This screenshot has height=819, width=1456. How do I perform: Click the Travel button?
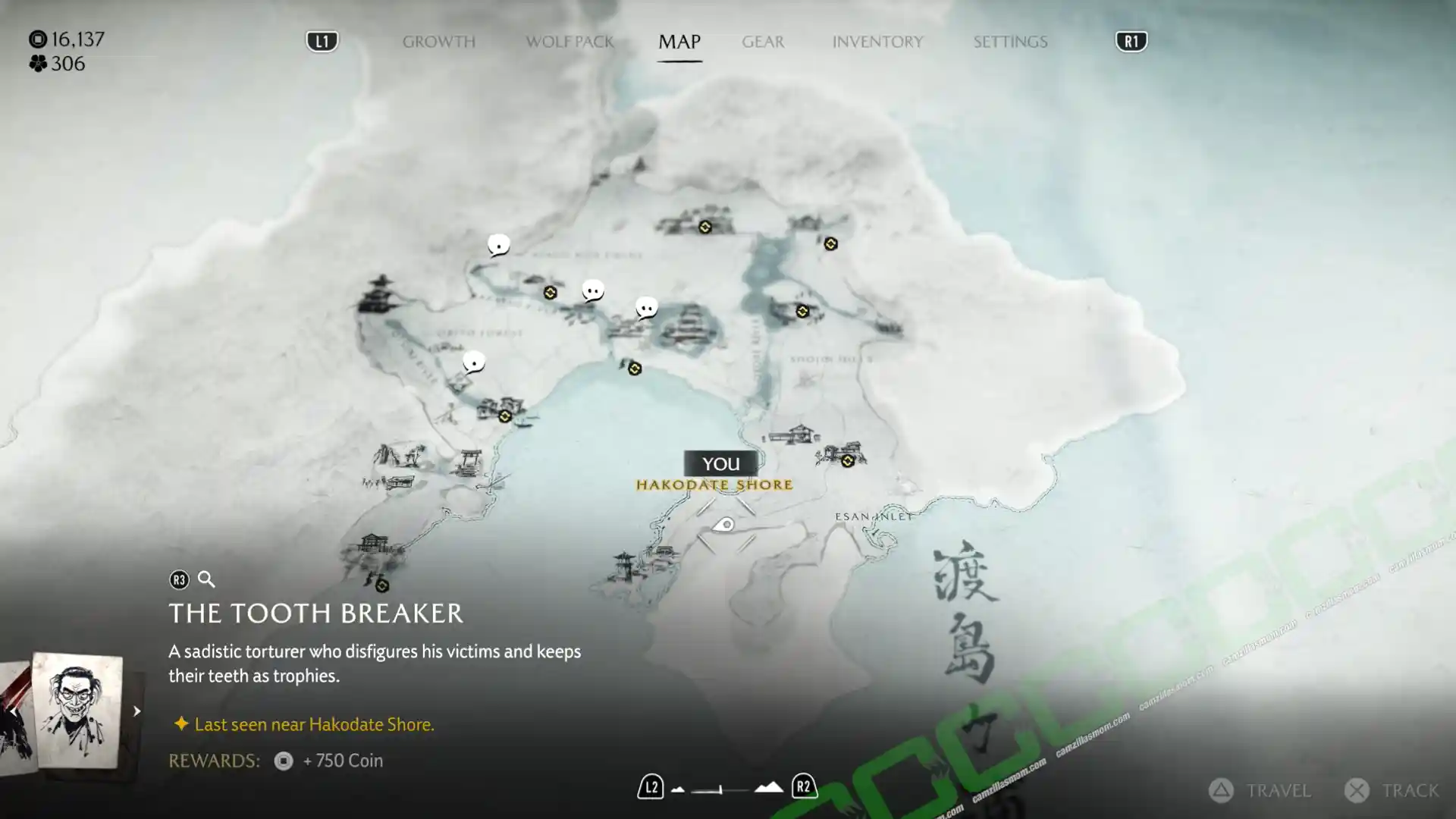(1260, 790)
